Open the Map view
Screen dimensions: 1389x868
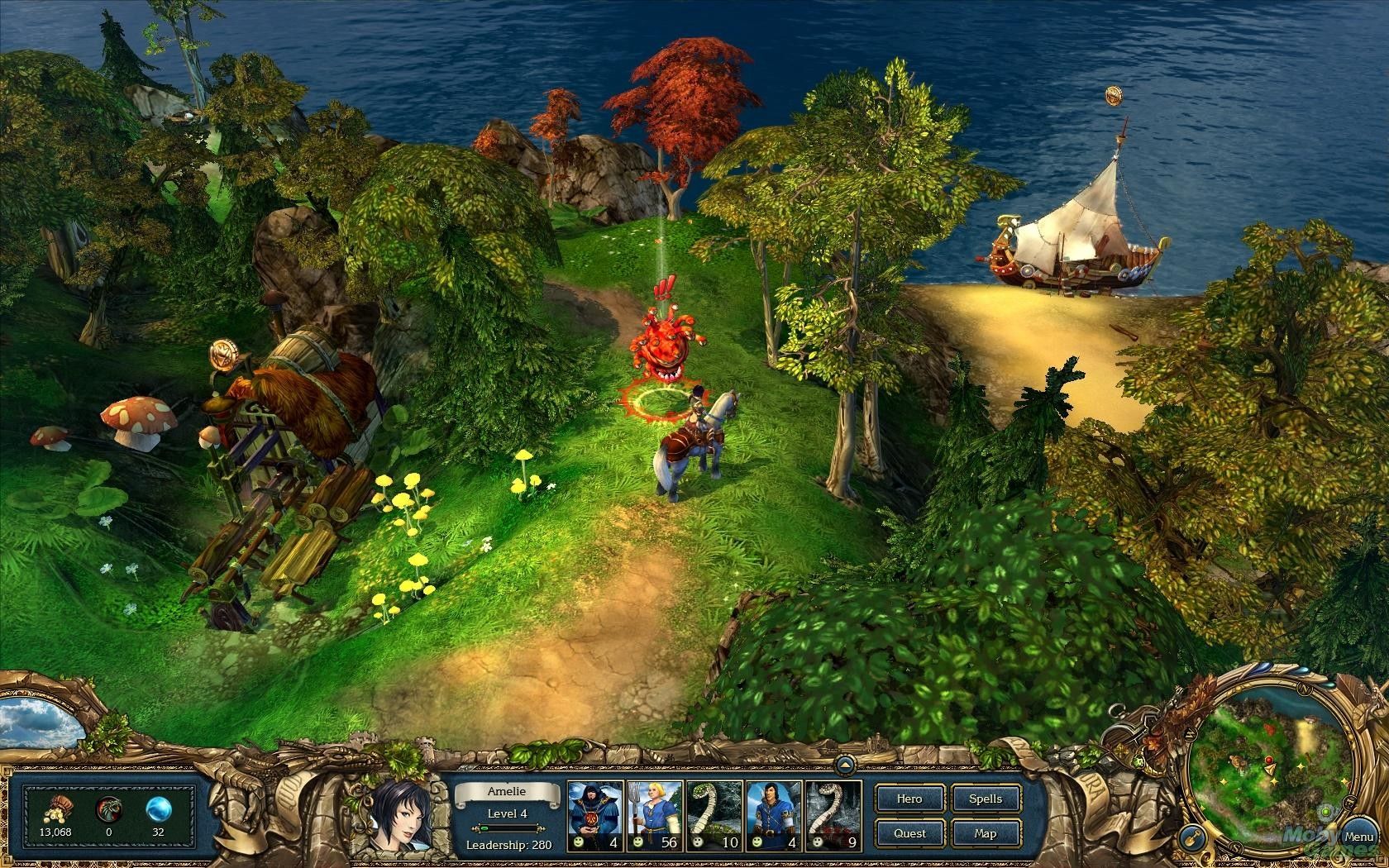986,832
